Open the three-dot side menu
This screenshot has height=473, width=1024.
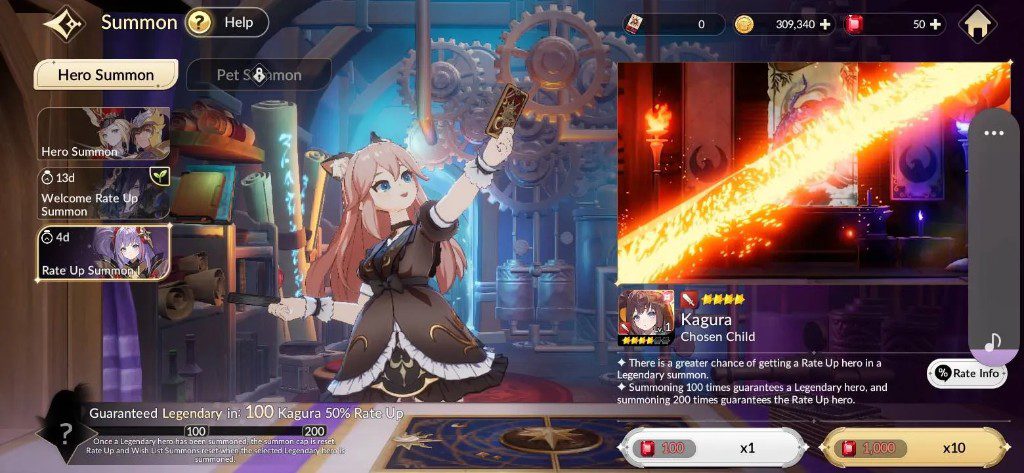tap(993, 133)
